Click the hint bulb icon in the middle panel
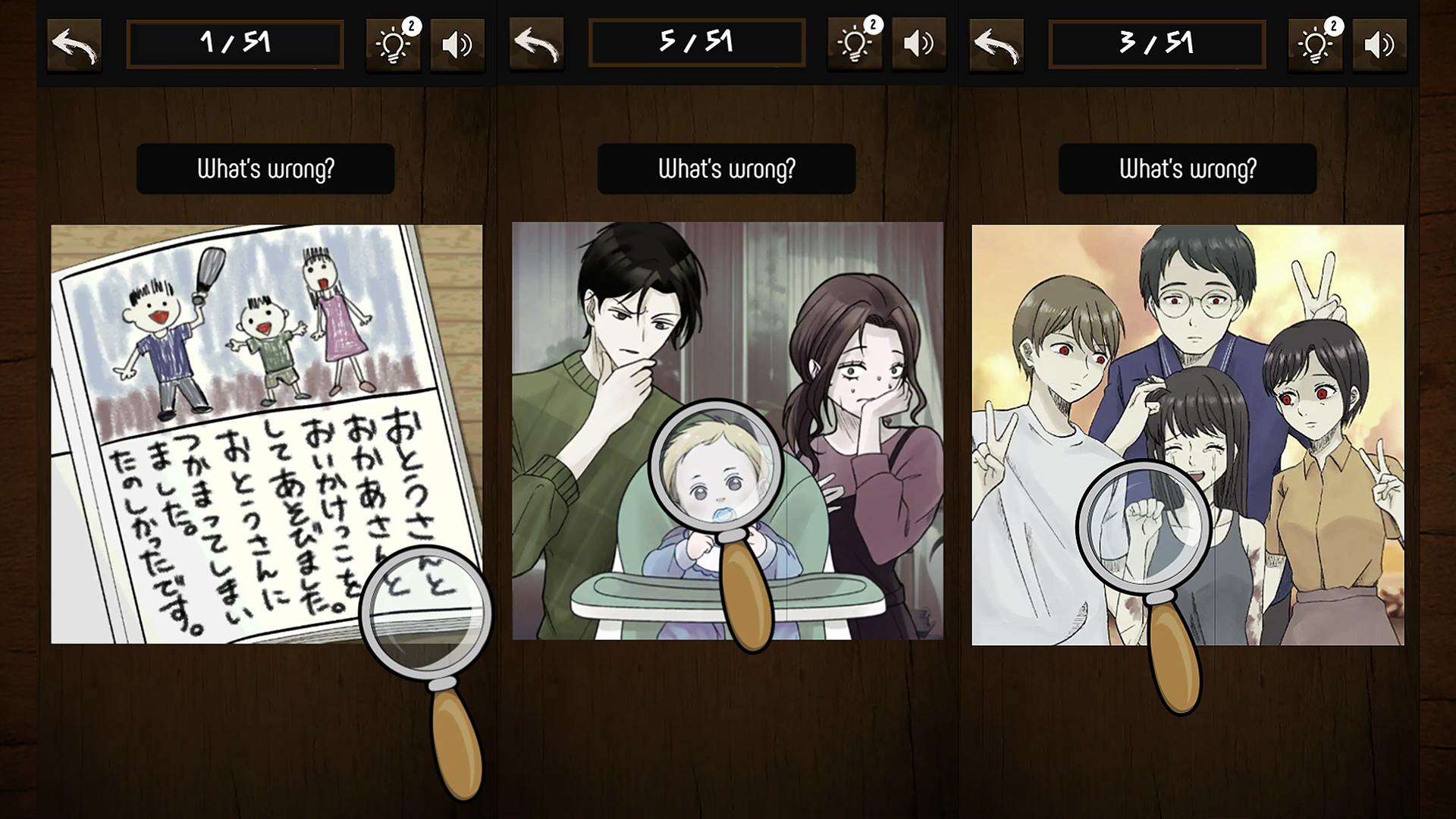 click(854, 43)
